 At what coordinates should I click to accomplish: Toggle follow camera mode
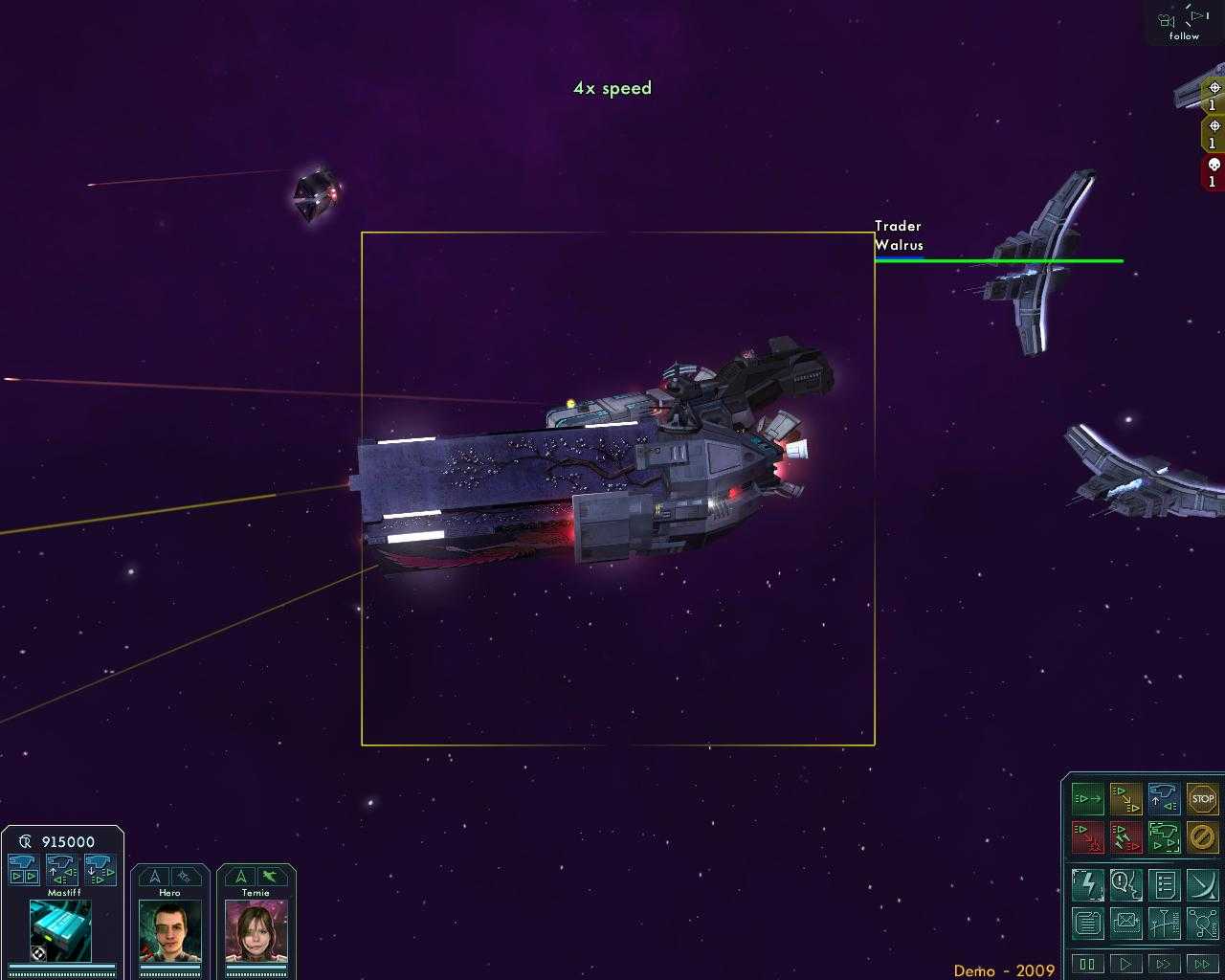tap(1182, 23)
